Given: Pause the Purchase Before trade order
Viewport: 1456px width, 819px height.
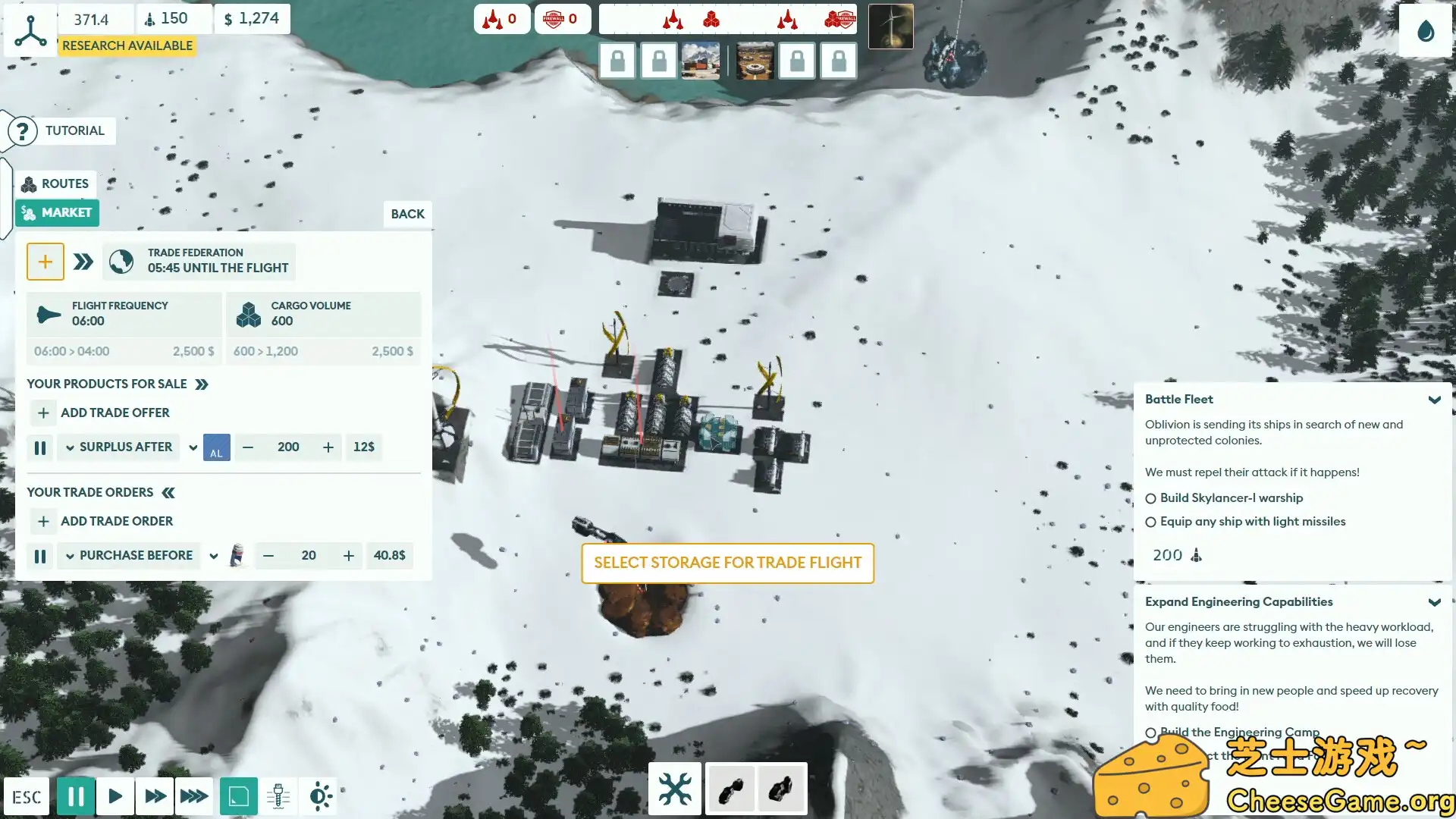Looking at the screenshot, I should tap(40, 555).
